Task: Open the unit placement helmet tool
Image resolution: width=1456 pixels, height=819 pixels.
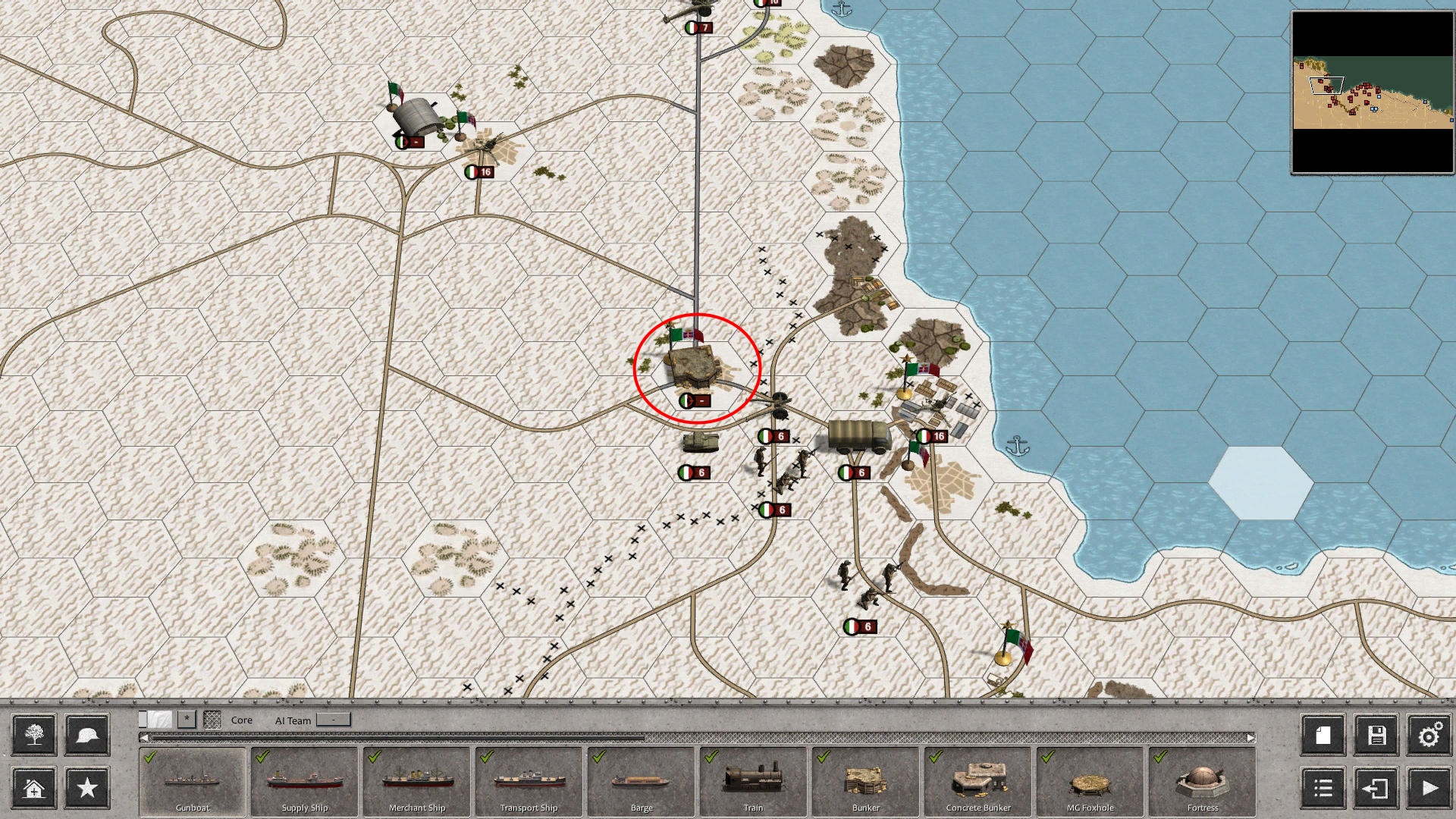Action: click(86, 735)
